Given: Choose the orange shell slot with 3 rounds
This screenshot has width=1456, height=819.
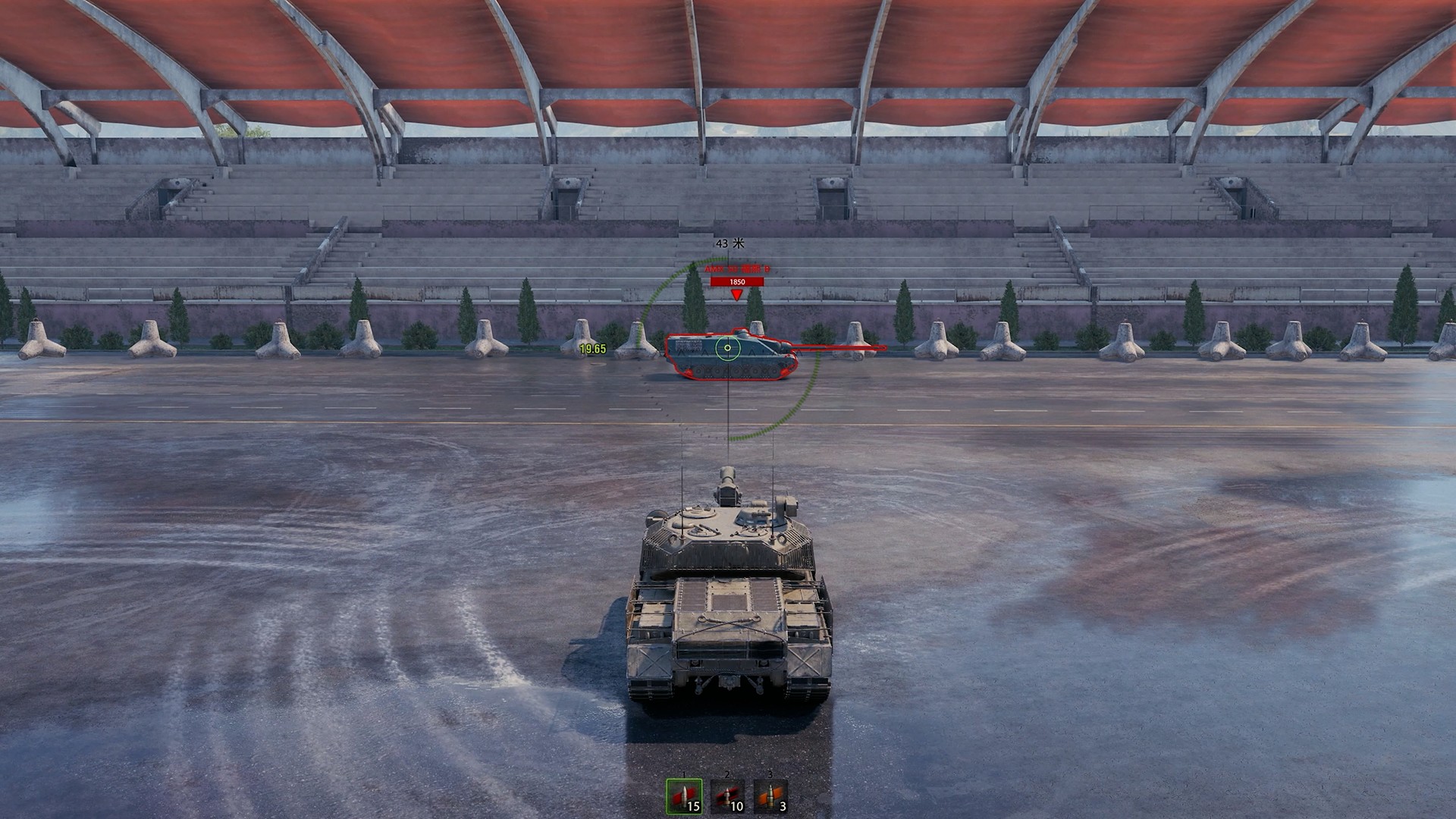Looking at the screenshot, I should (x=770, y=796).
